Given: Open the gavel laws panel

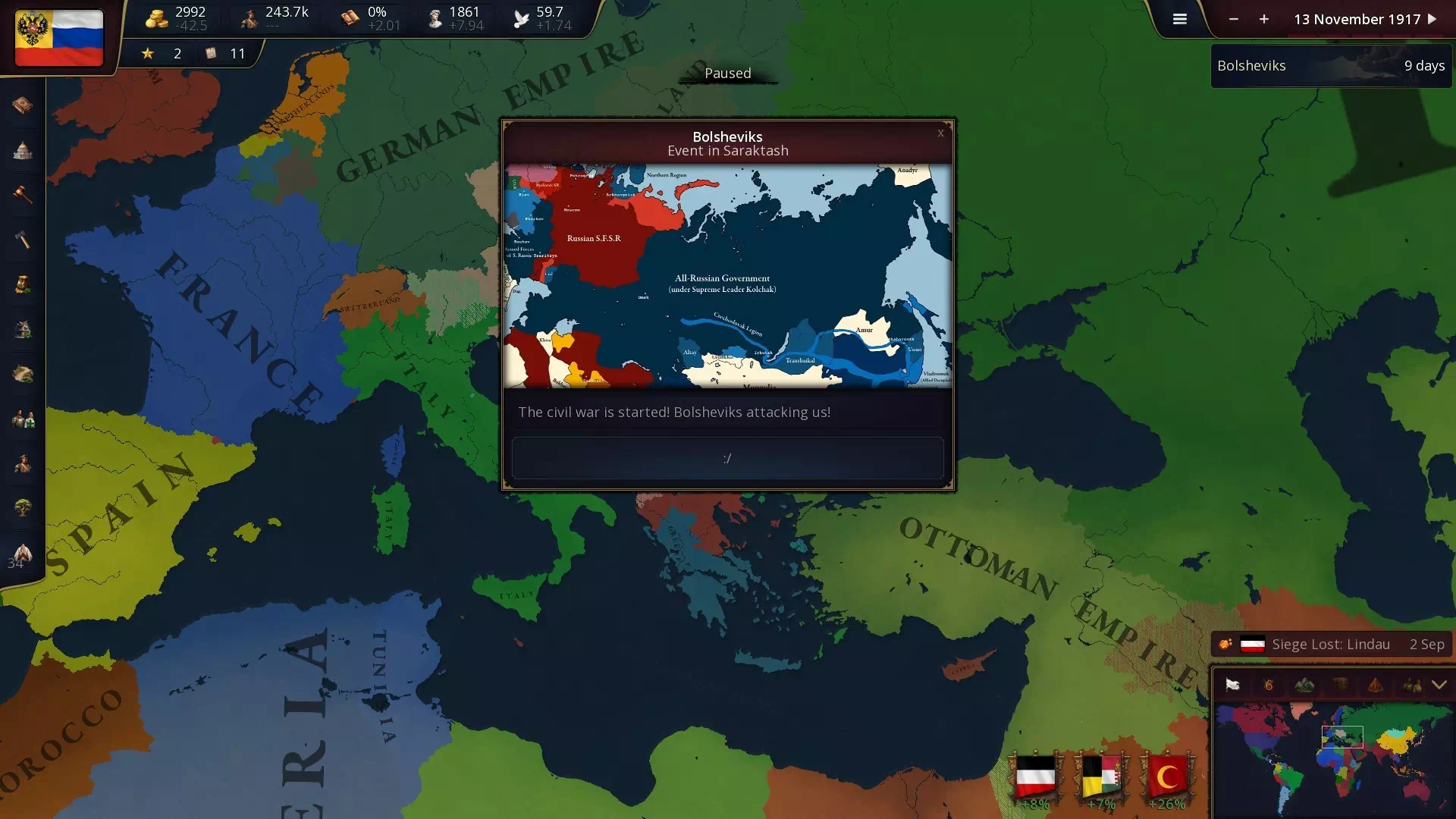Looking at the screenshot, I should point(23,195).
